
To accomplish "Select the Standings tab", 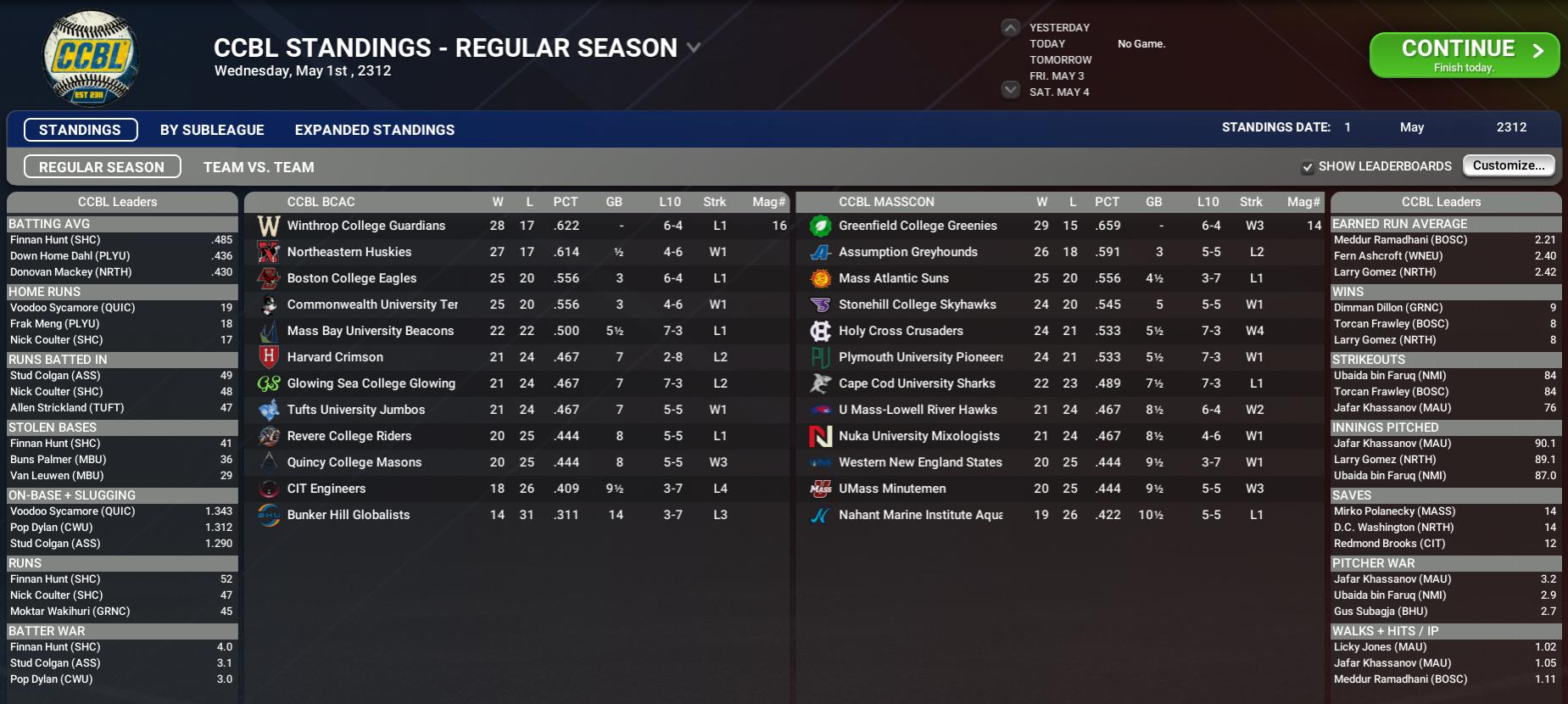I will coord(81,130).
